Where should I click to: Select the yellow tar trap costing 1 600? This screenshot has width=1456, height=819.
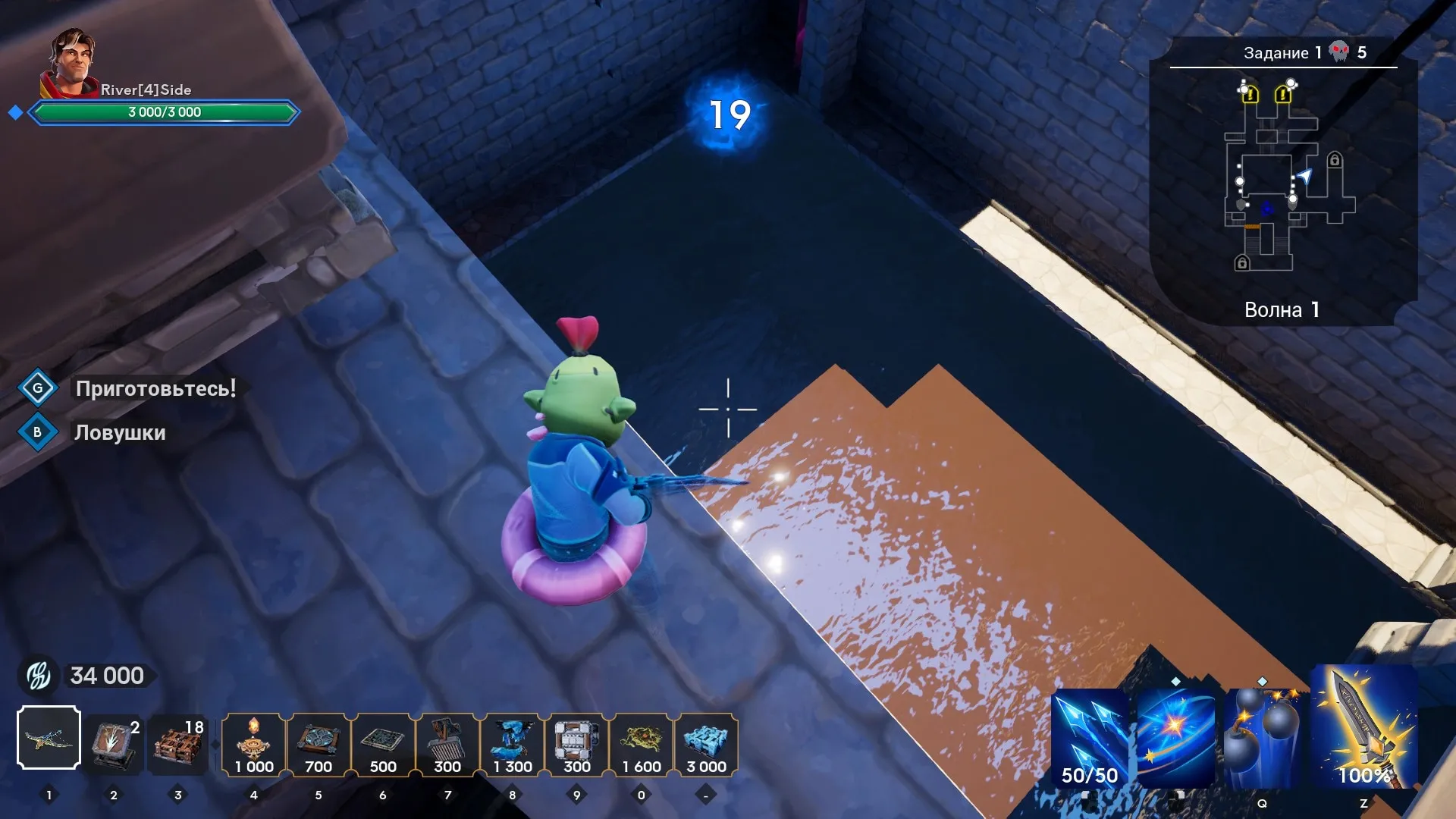[642, 745]
